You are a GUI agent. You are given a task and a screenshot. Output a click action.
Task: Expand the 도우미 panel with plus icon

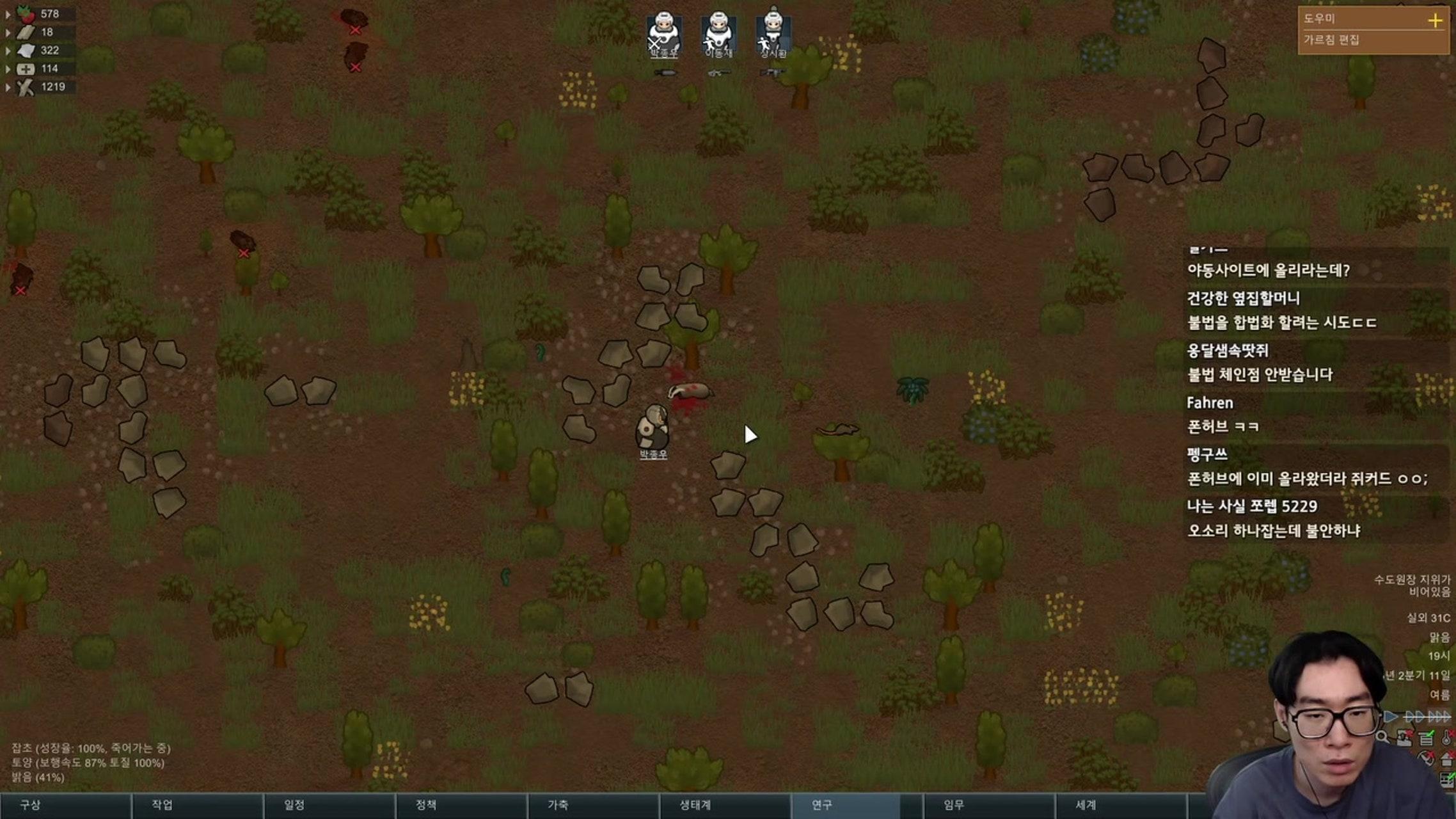point(1435,20)
